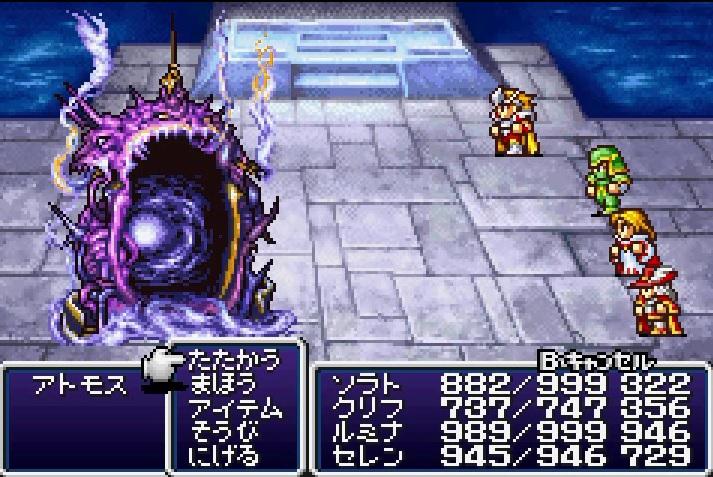Select enemy name アトモス in the list

tap(81, 387)
